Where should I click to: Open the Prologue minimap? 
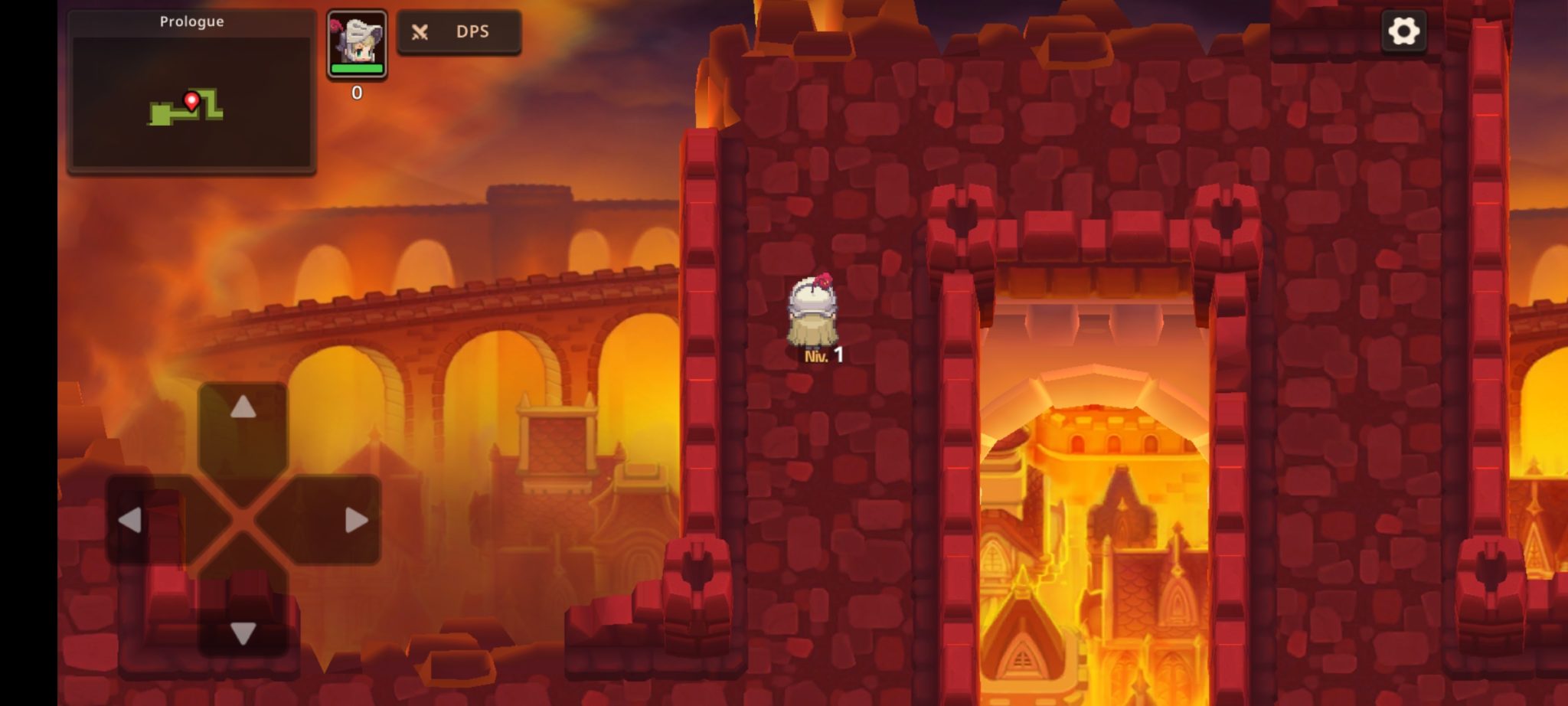point(191,93)
